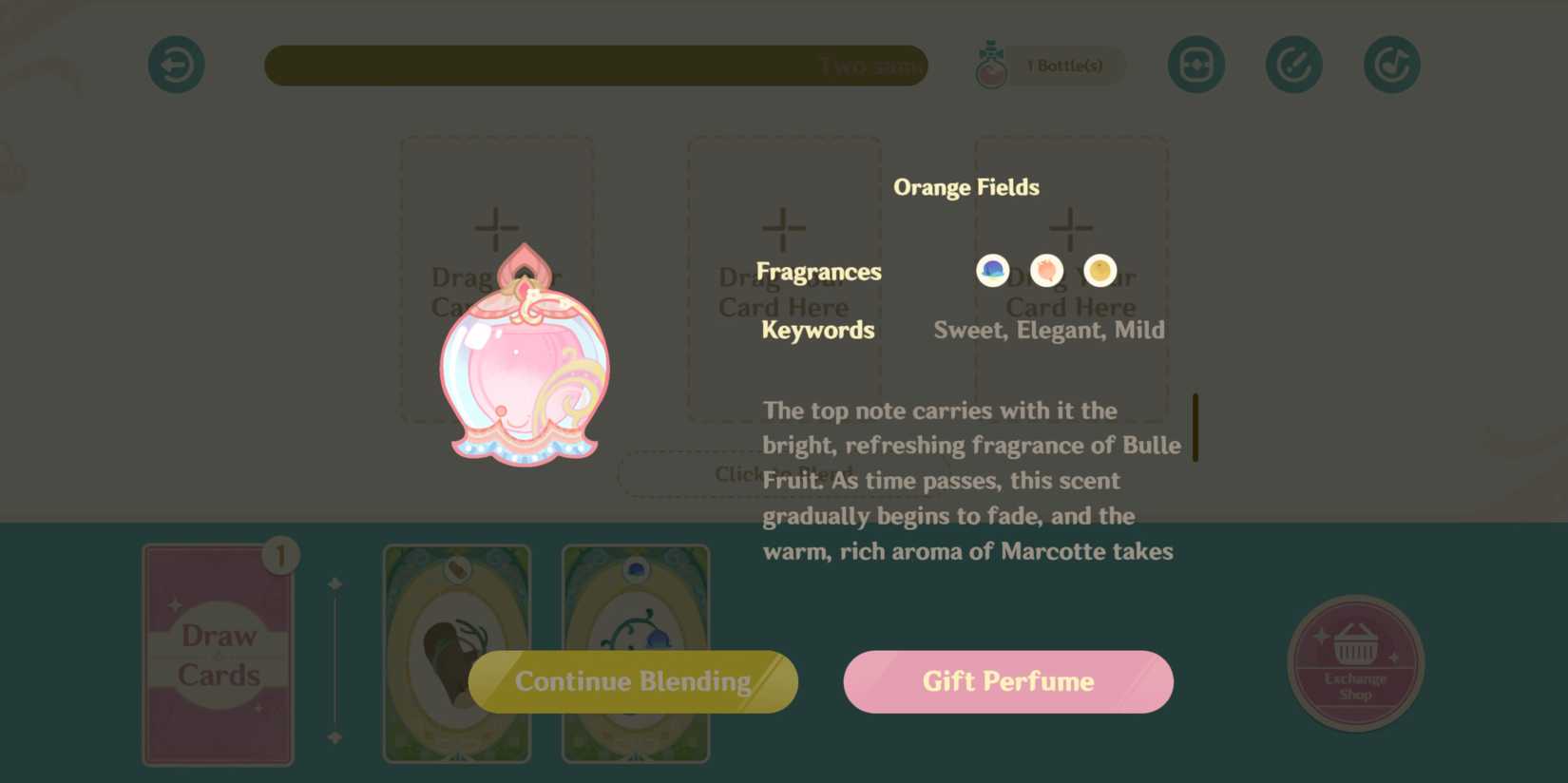Viewport: 1568px width, 783px height.
Task: Click Gift Perfume to share the blend
Action: 1007,681
